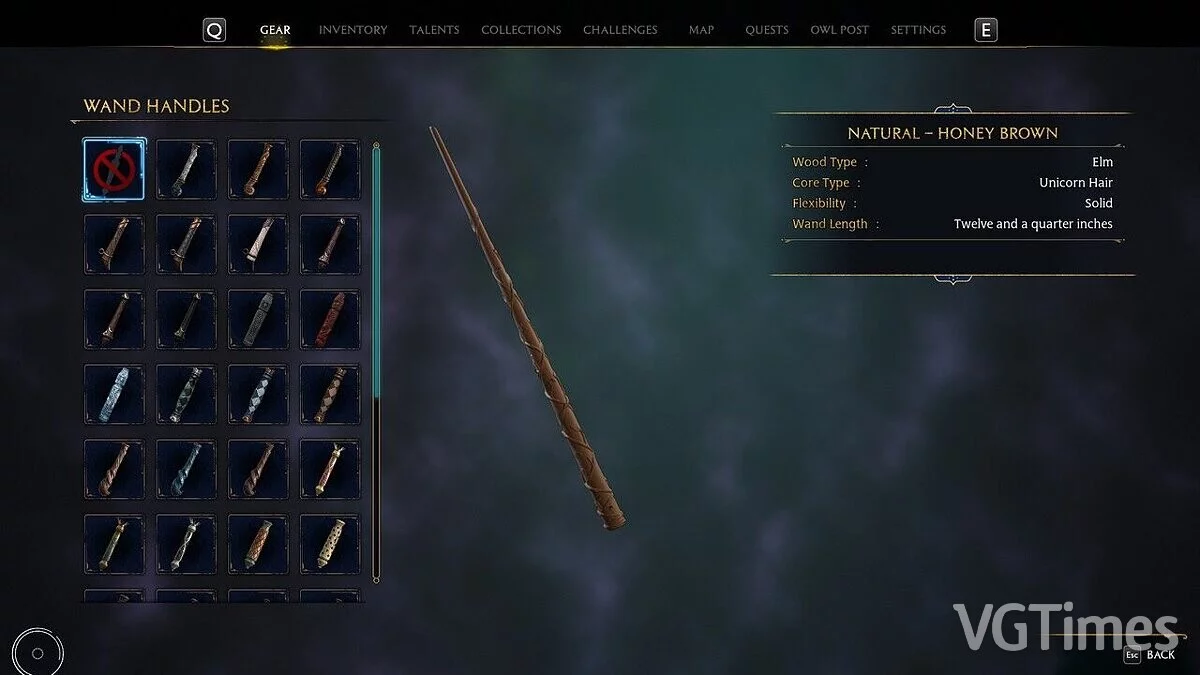Open the Map tab

701,30
